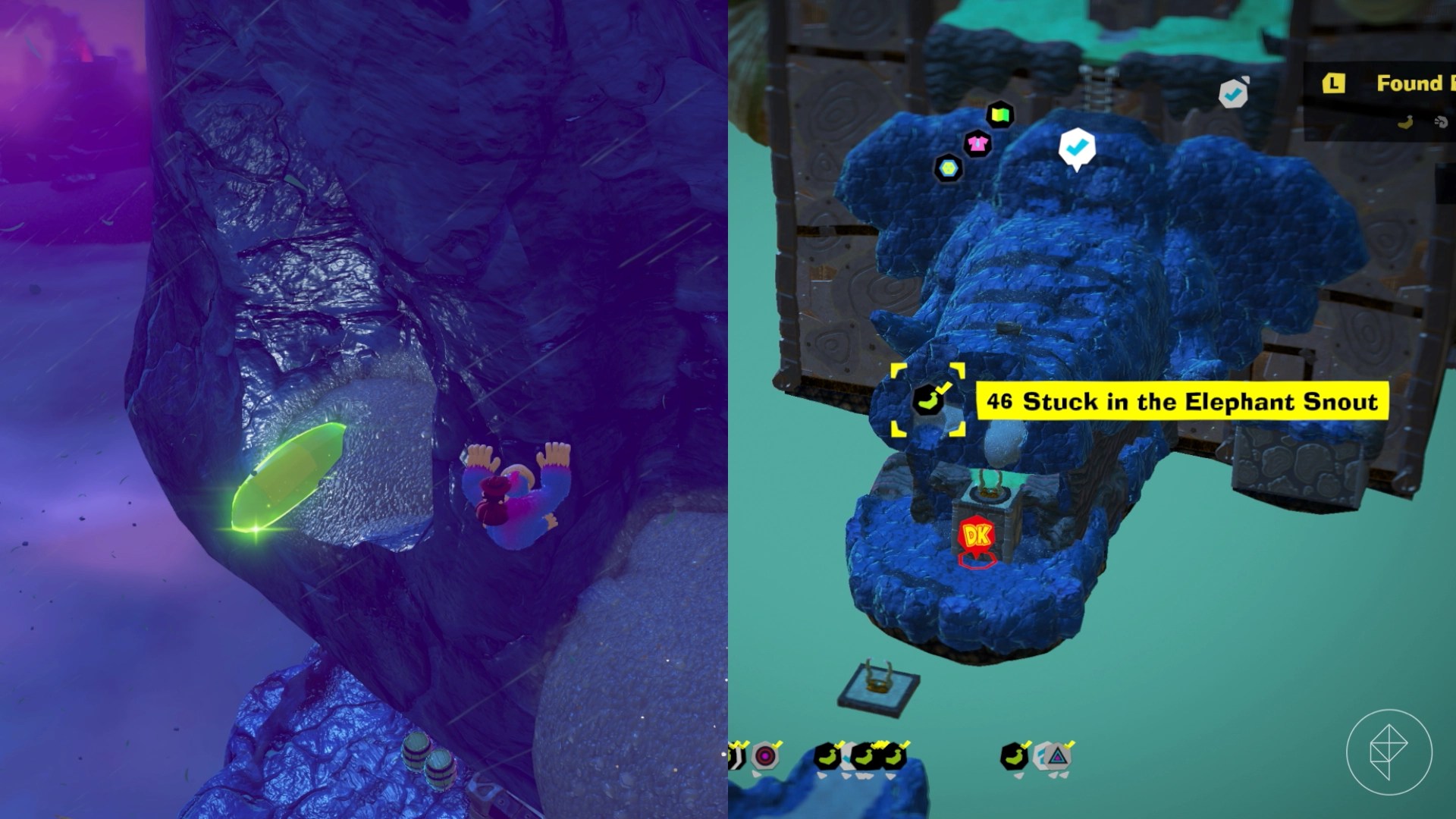Click the purple triangle marker
This screenshot has width=1456, height=819.
(1057, 756)
